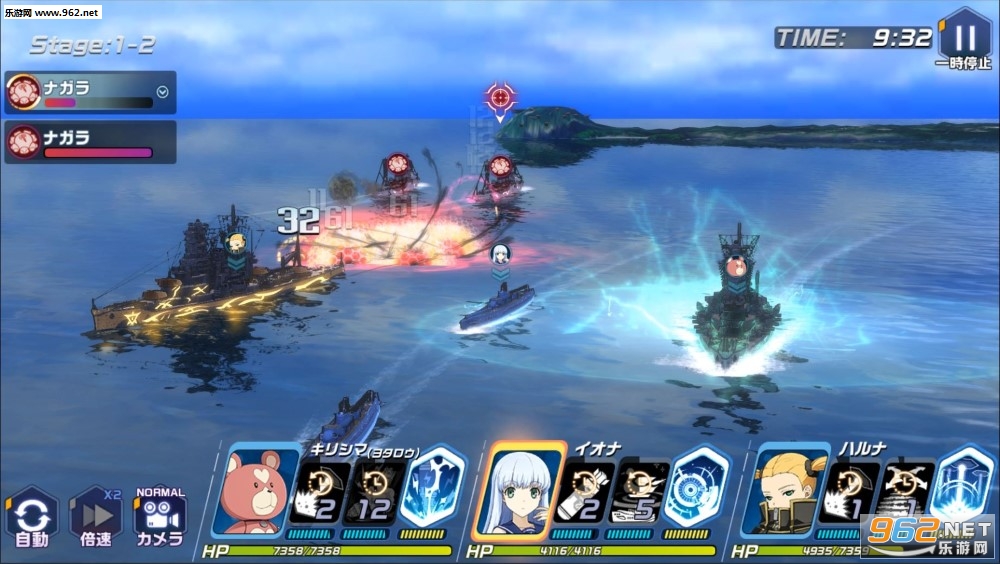Select Iona's portrait
This screenshot has width=1000, height=564.
point(525,494)
